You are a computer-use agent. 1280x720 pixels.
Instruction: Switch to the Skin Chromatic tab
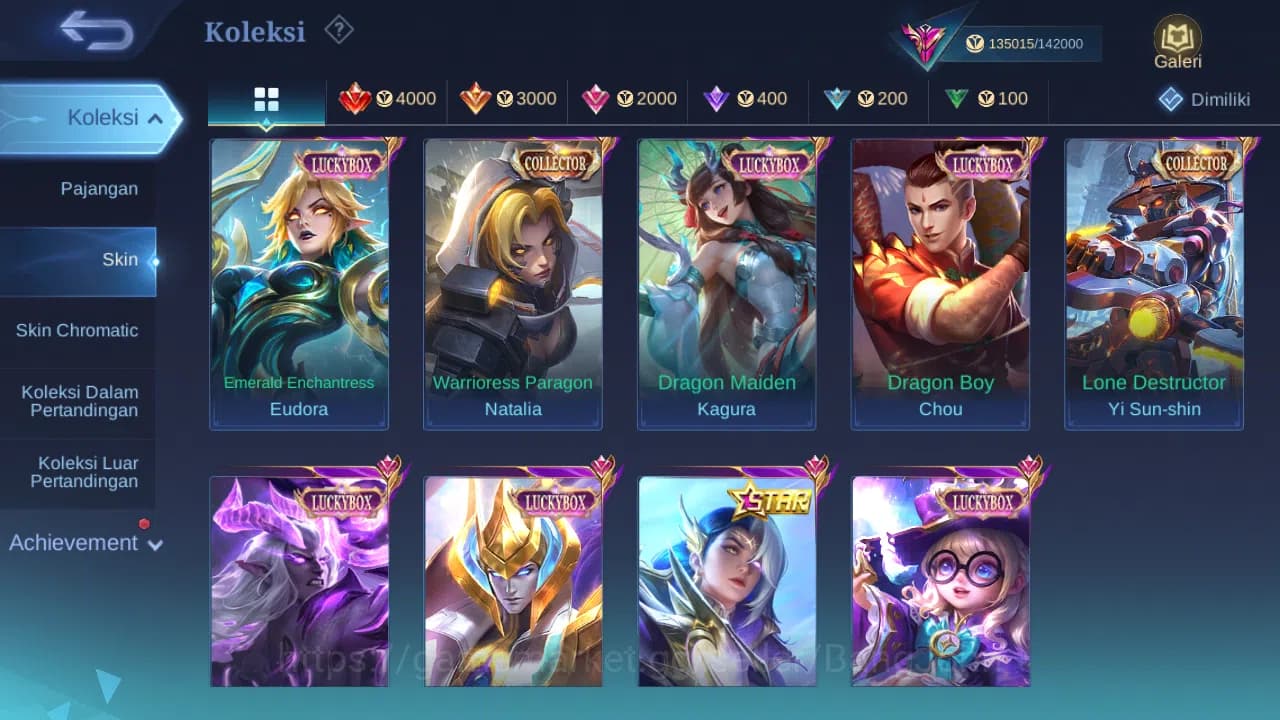[78, 330]
